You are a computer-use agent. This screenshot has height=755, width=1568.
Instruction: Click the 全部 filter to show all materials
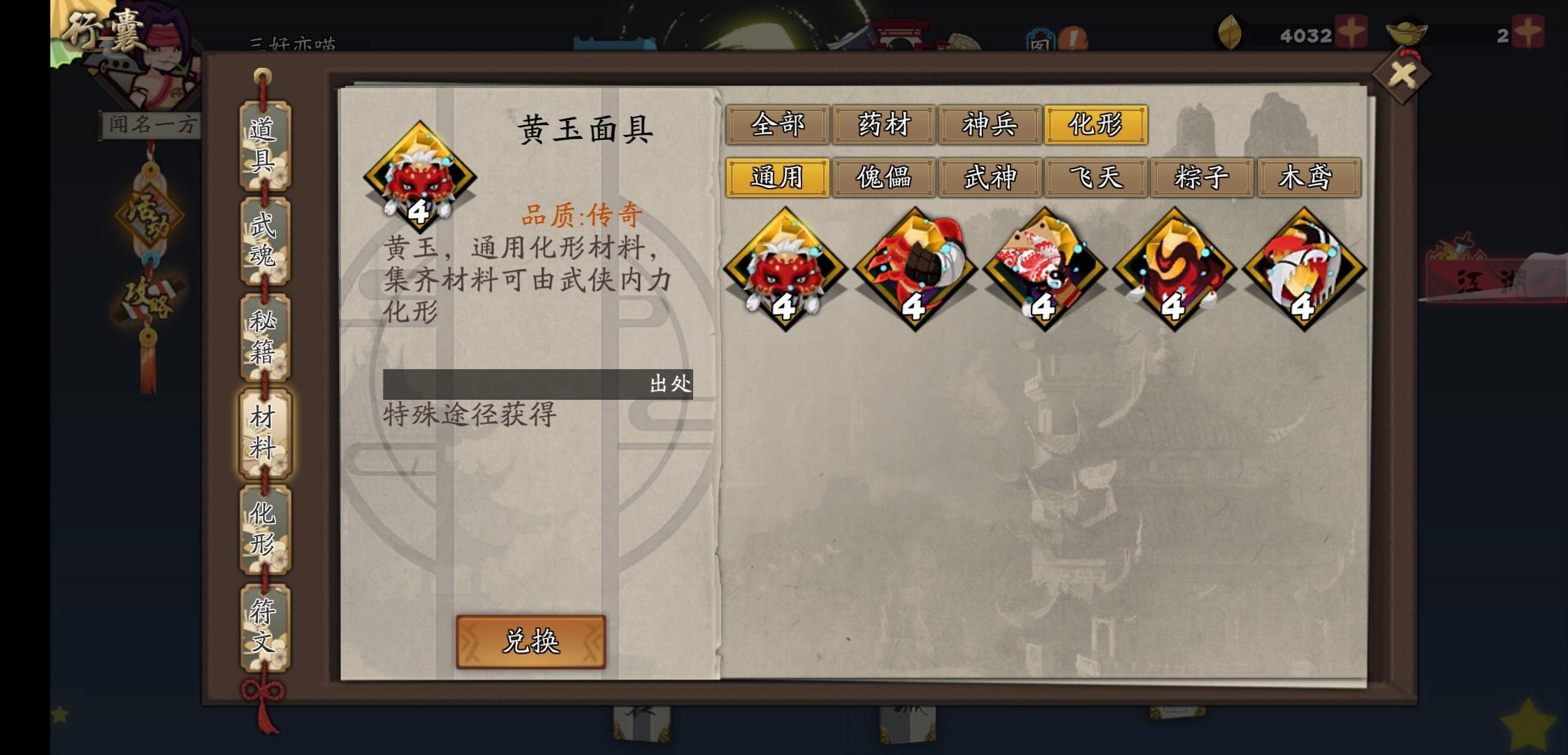(778, 126)
